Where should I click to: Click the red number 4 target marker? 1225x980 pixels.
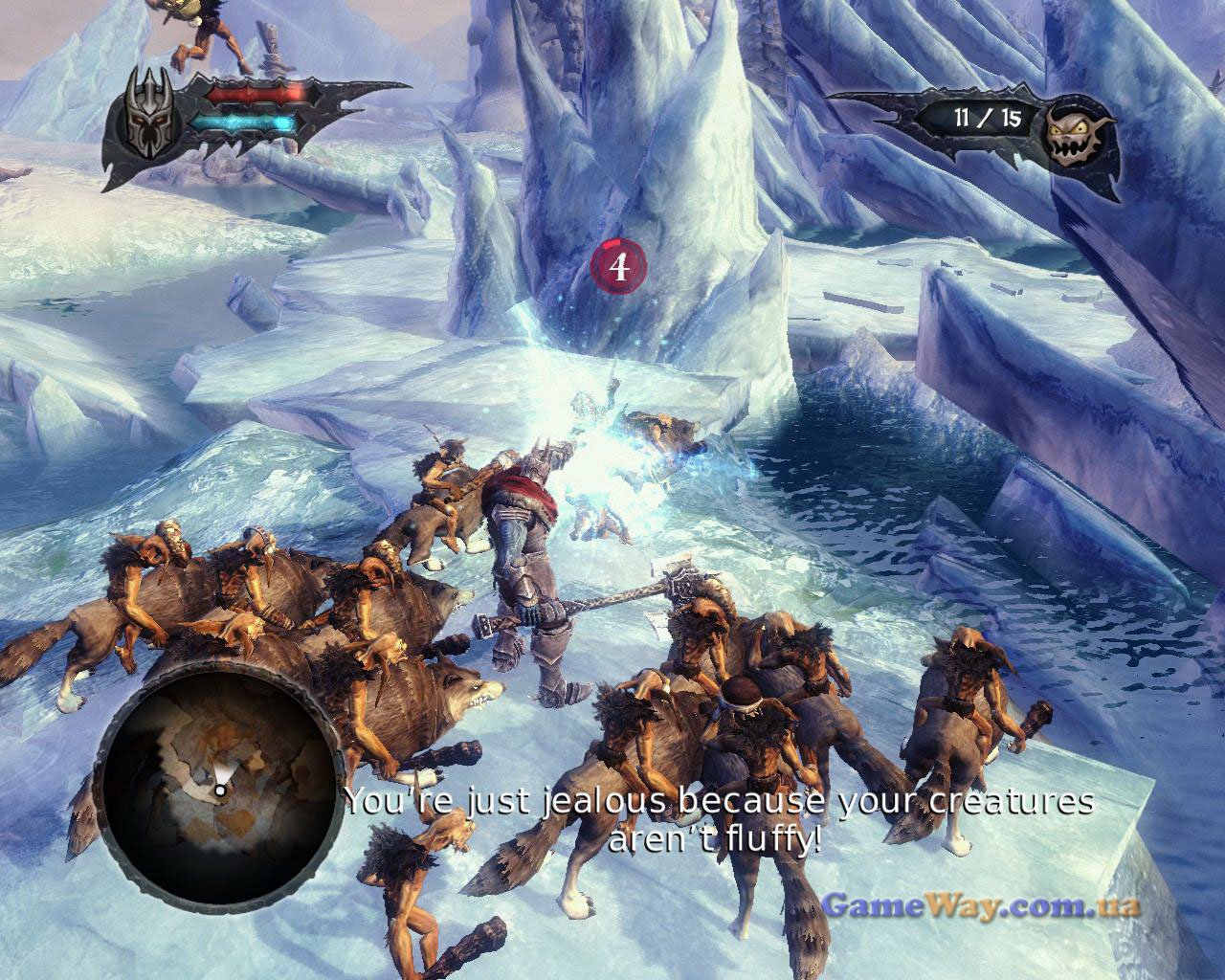620,266
